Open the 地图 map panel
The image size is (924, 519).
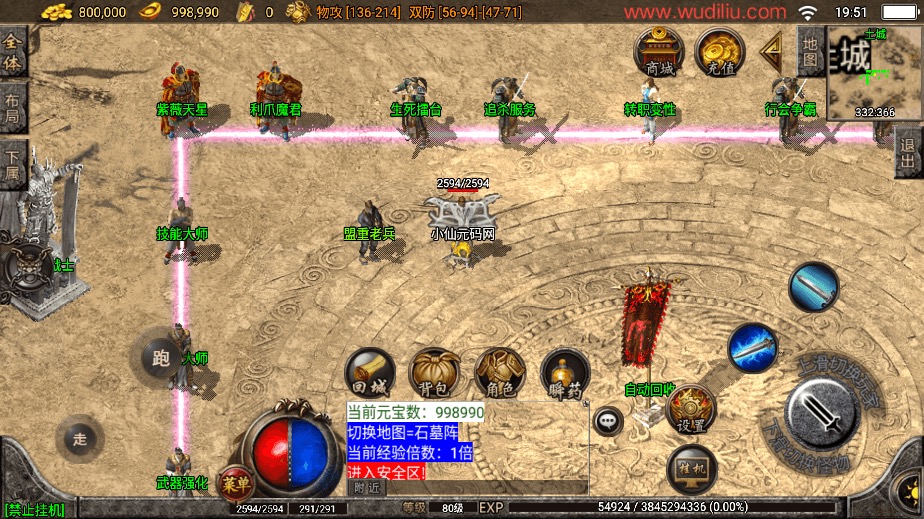[810, 52]
